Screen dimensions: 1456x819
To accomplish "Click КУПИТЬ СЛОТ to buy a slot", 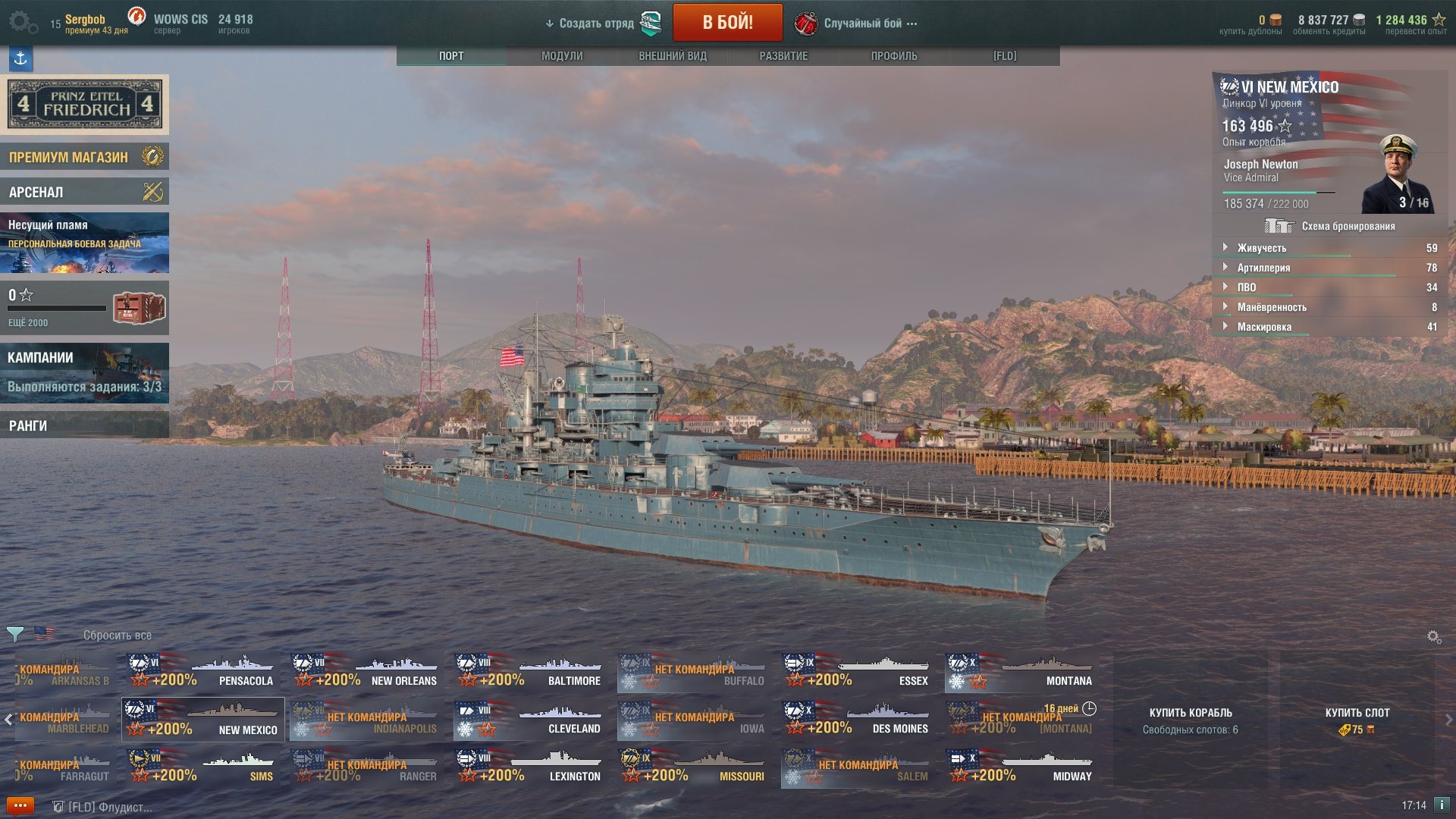I will [1357, 720].
